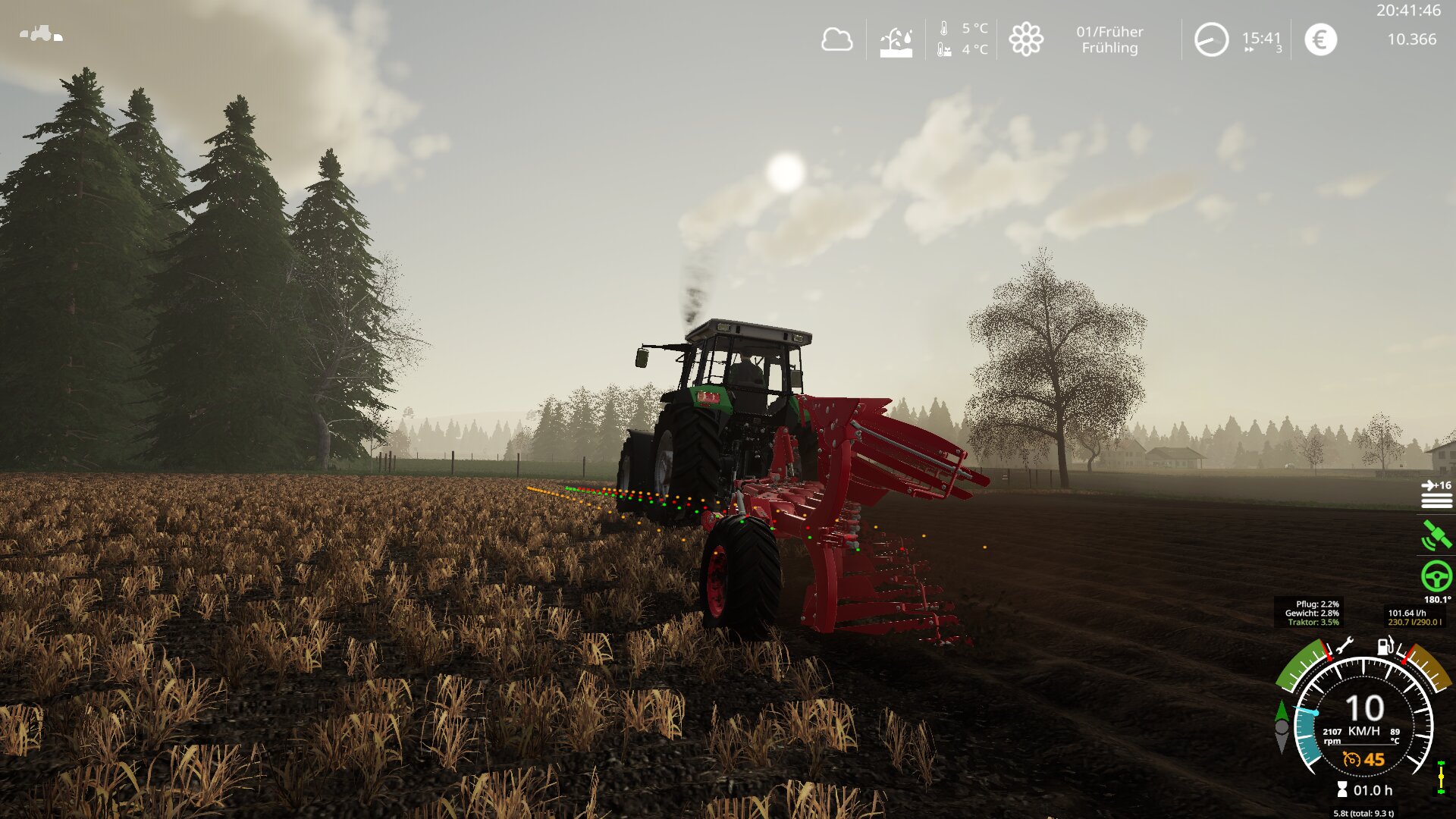
Task: Toggle the green steering wheel auto-steer icon
Action: tap(1436, 576)
